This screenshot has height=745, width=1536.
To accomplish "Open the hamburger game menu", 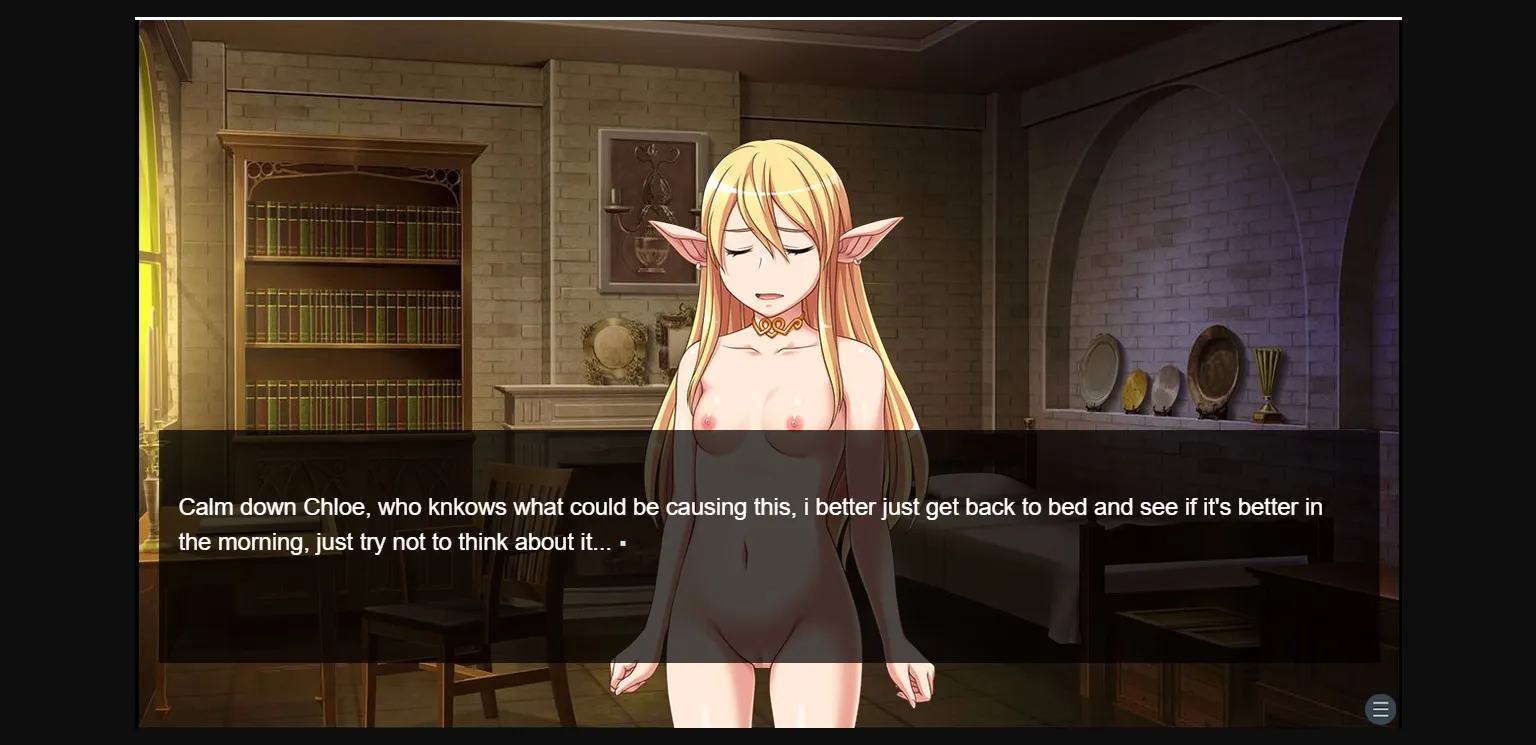I will click(x=1381, y=709).
